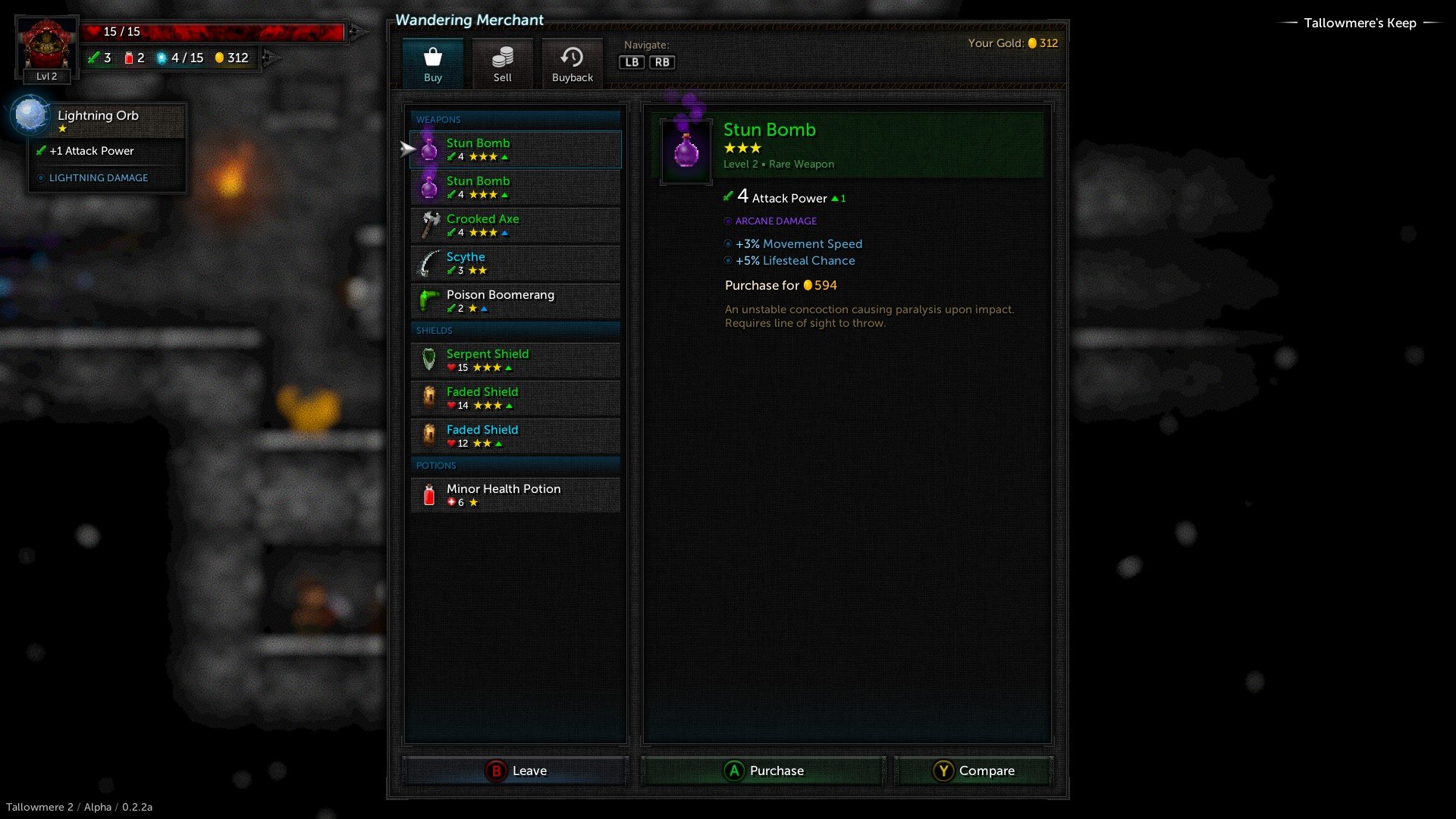Screen dimensions: 1456x819
Task: Open the Buyback tab
Action: 572,64
